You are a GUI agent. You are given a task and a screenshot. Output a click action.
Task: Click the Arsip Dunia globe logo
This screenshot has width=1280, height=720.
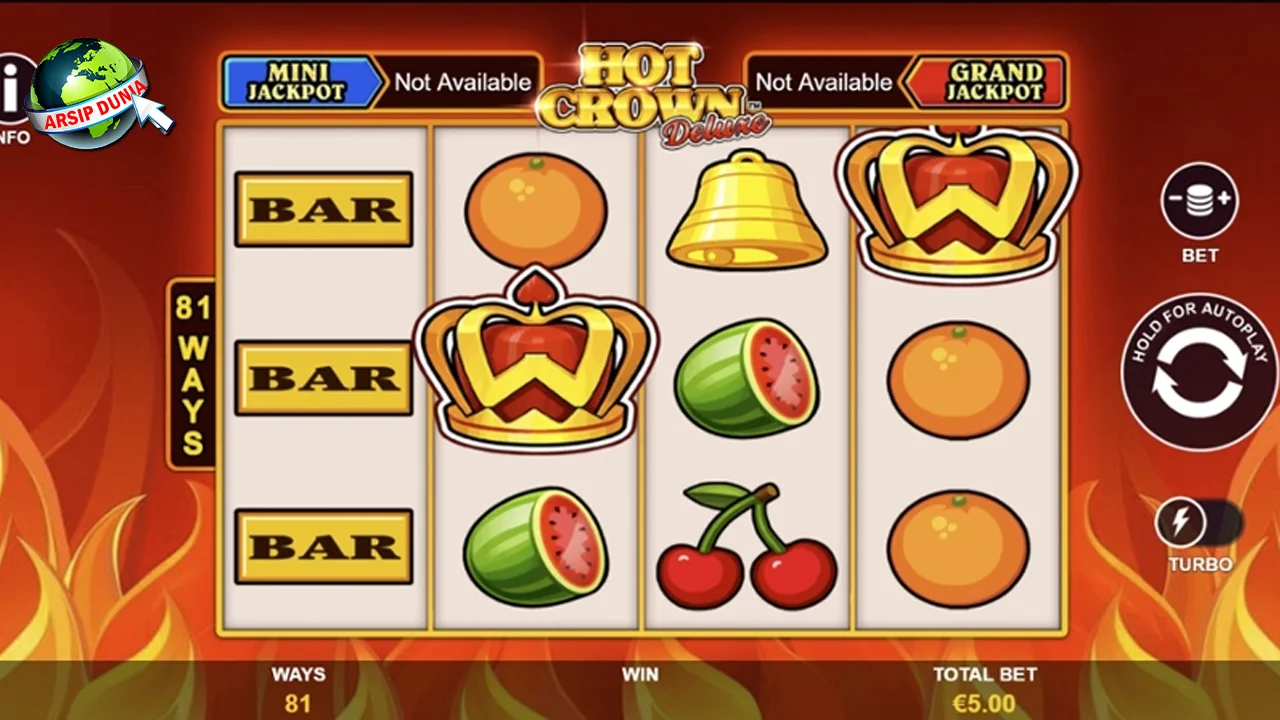tap(88, 93)
